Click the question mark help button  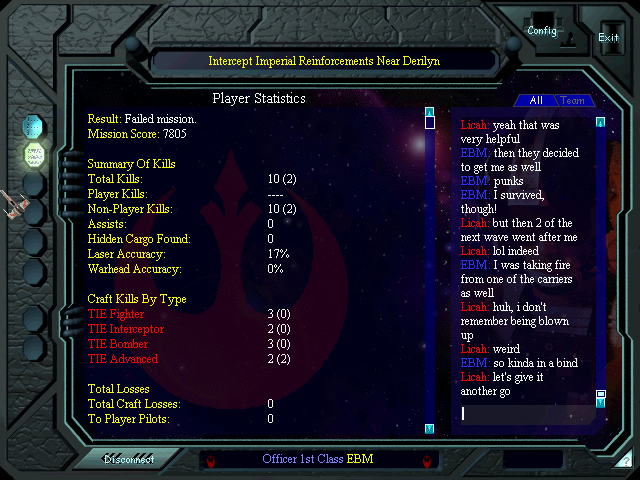pyautogui.click(x=625, y=461)
